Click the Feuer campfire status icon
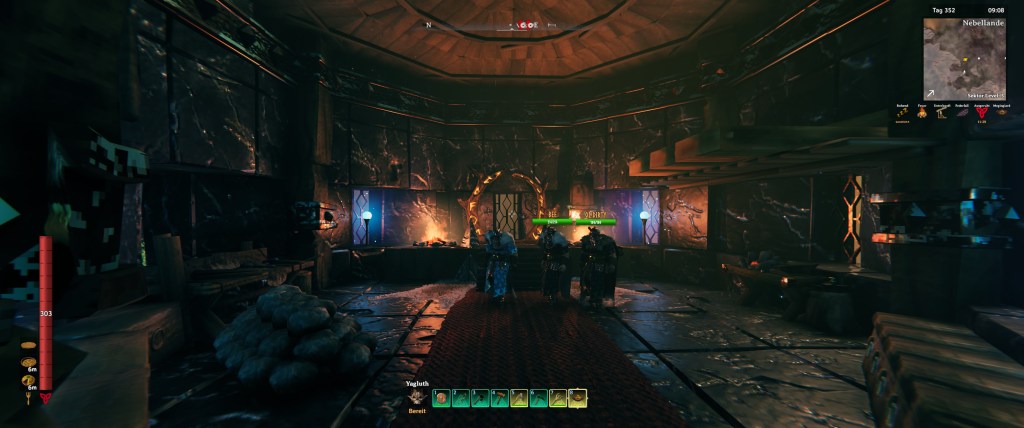Image resolution: width=1024 pixels, height=428 pixels. (923, 113)
